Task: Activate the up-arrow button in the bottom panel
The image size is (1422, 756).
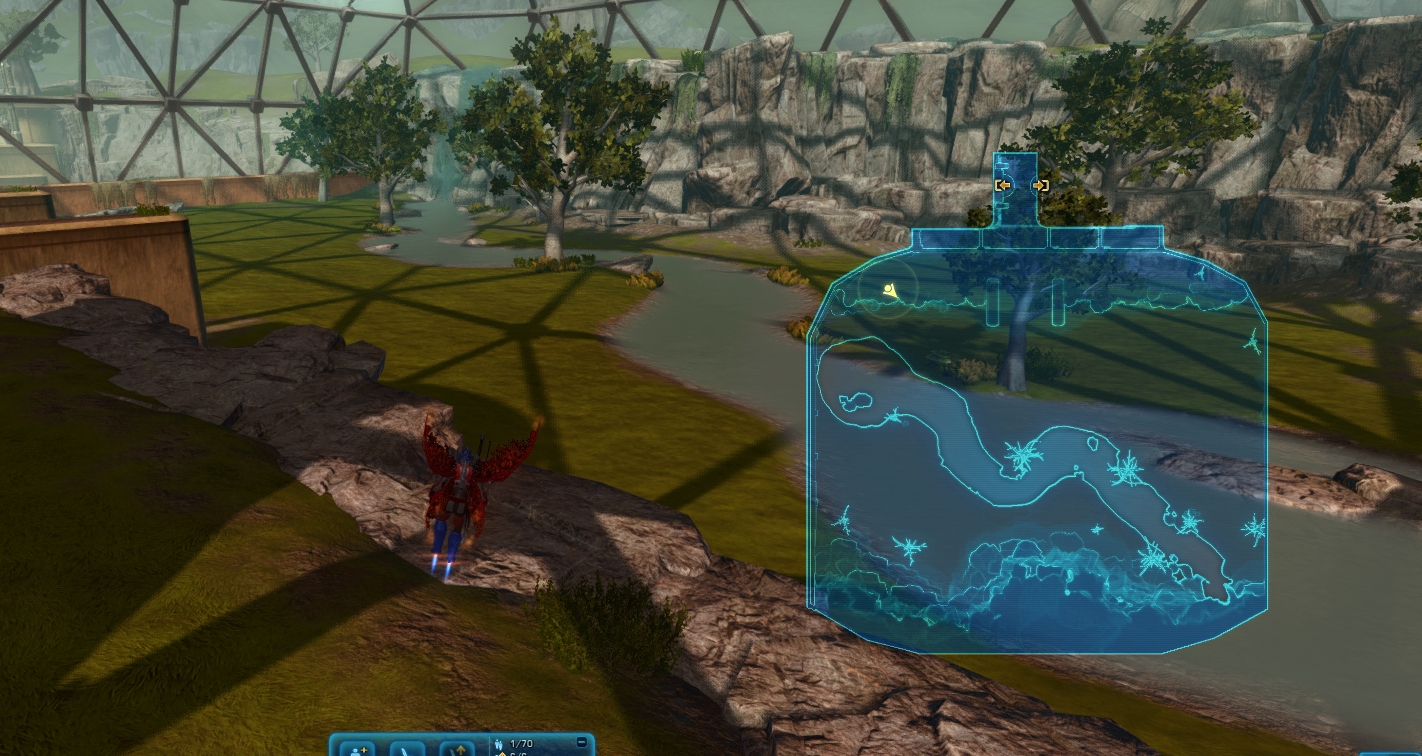Action: click(x=460, y=749)
